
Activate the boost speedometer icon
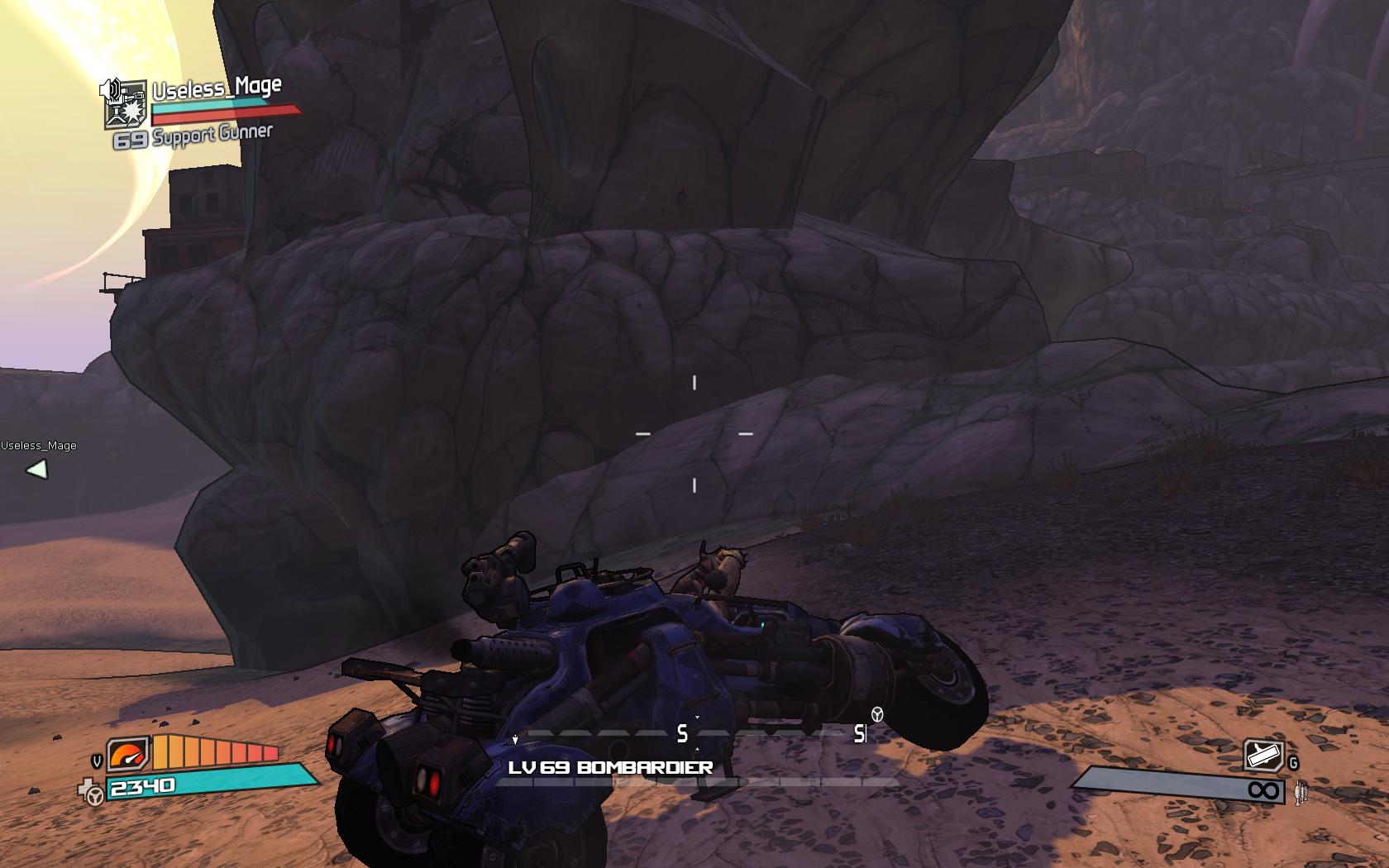point(128,753)
